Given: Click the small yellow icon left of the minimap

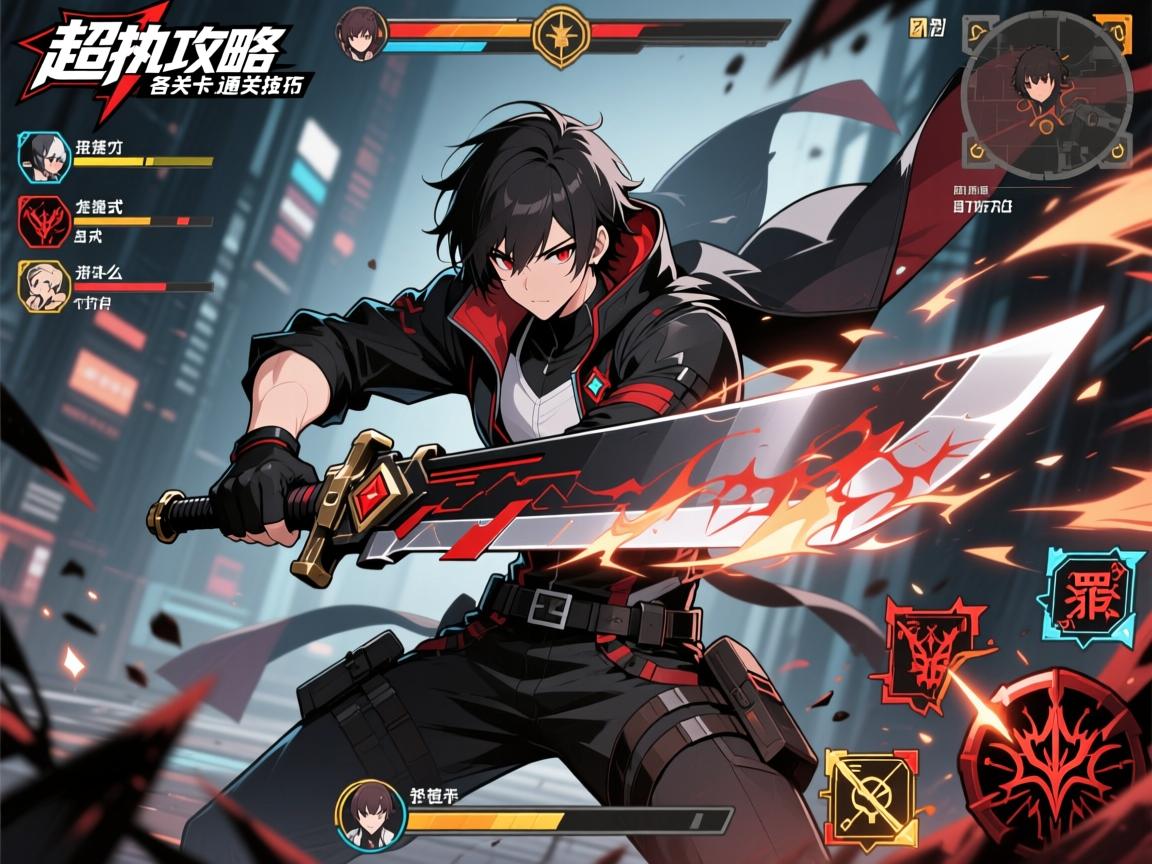Looking at the screenshot, I should pos(916,26).
